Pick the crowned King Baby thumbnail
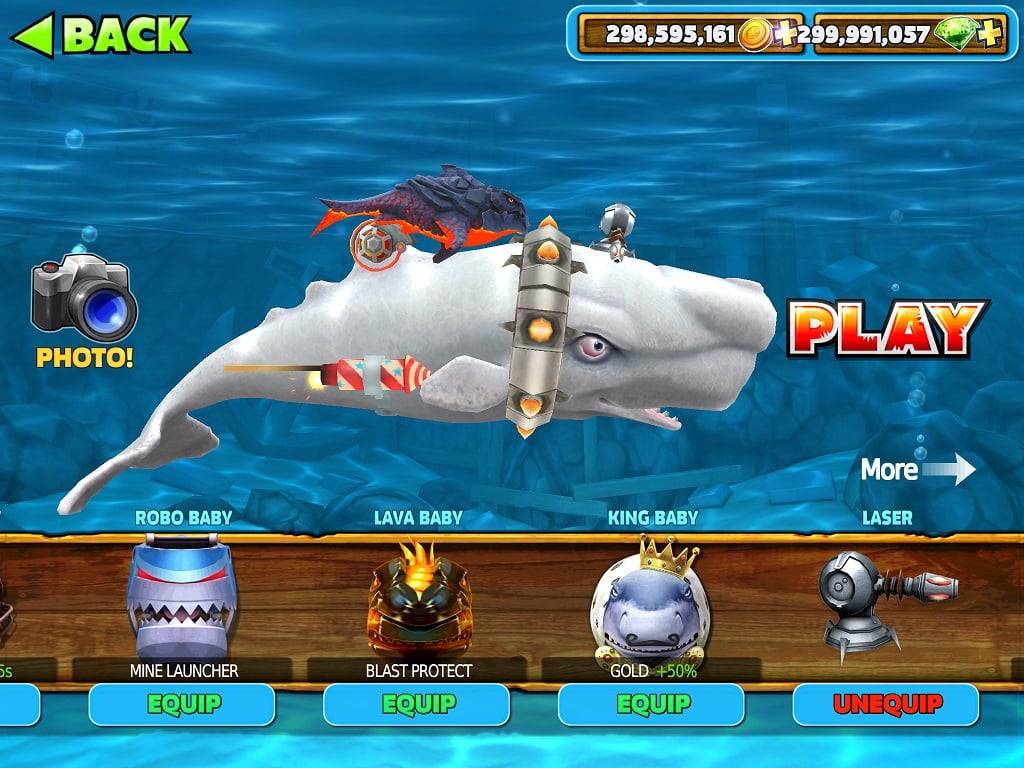The image size is (1024, 768). pos(650,600)
